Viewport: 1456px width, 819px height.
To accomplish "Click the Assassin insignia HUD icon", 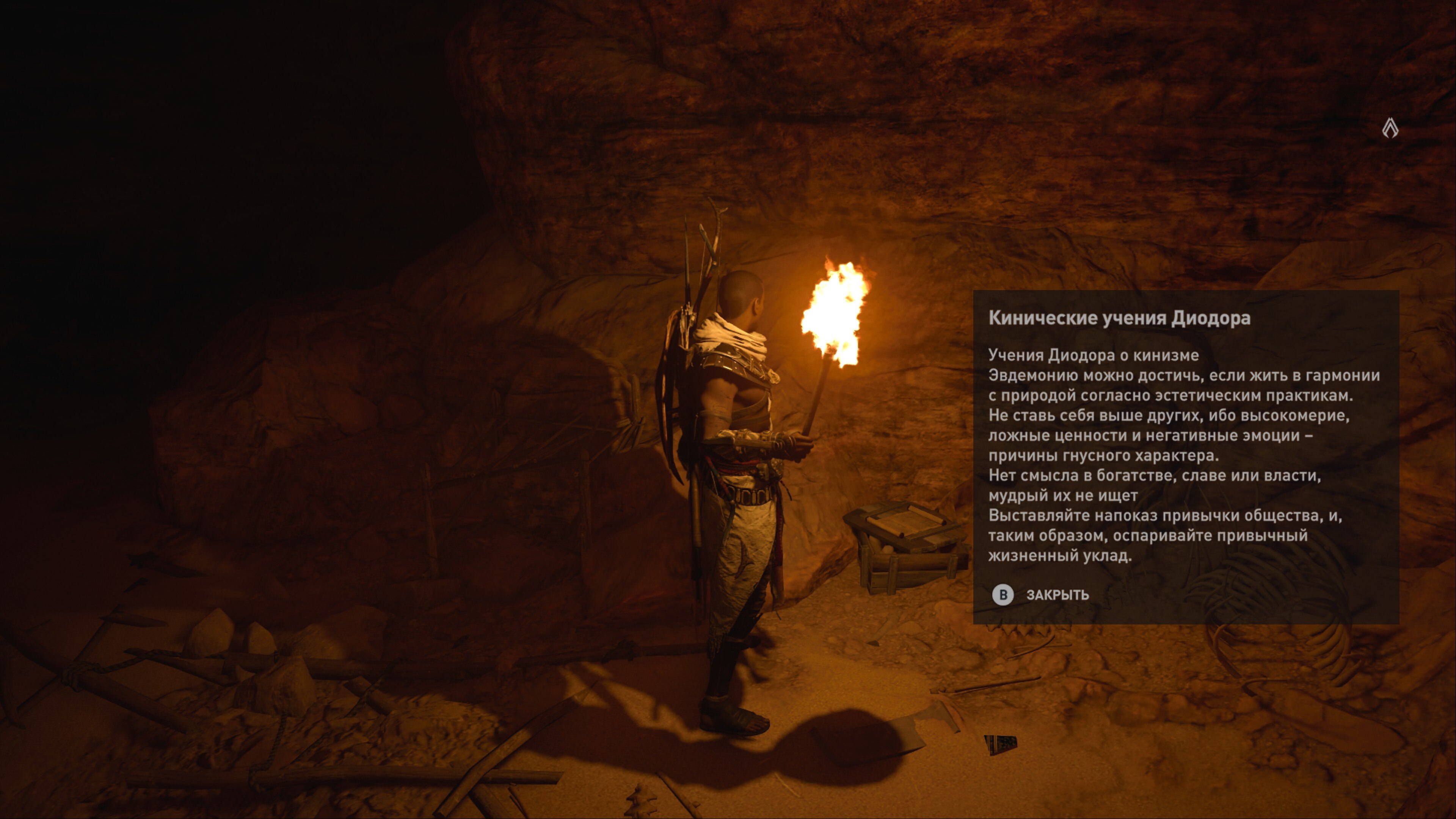I will click(x=1390, y=128).
